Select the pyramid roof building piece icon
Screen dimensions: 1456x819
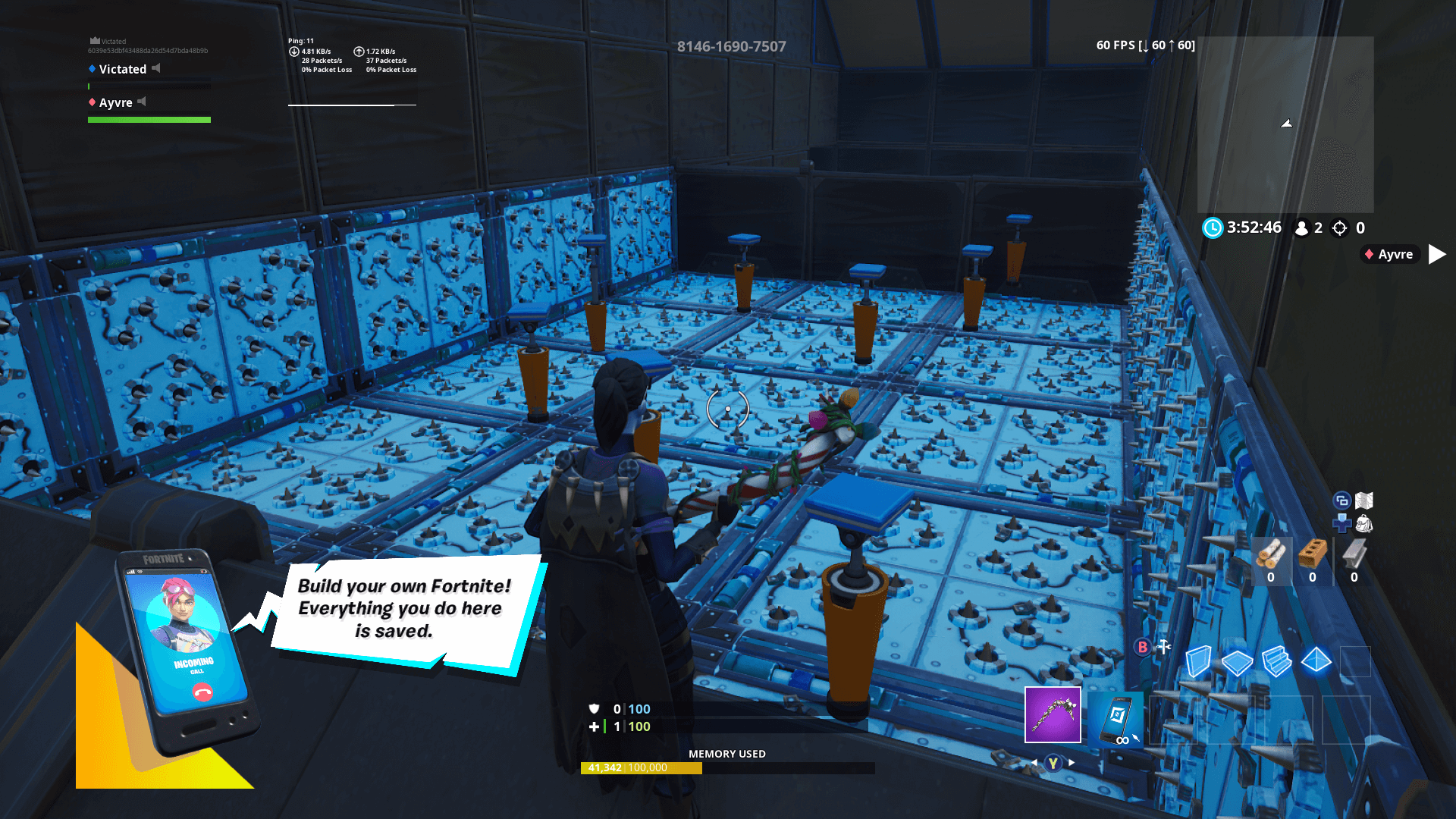pyautogui.click(x=1316, y=661)
